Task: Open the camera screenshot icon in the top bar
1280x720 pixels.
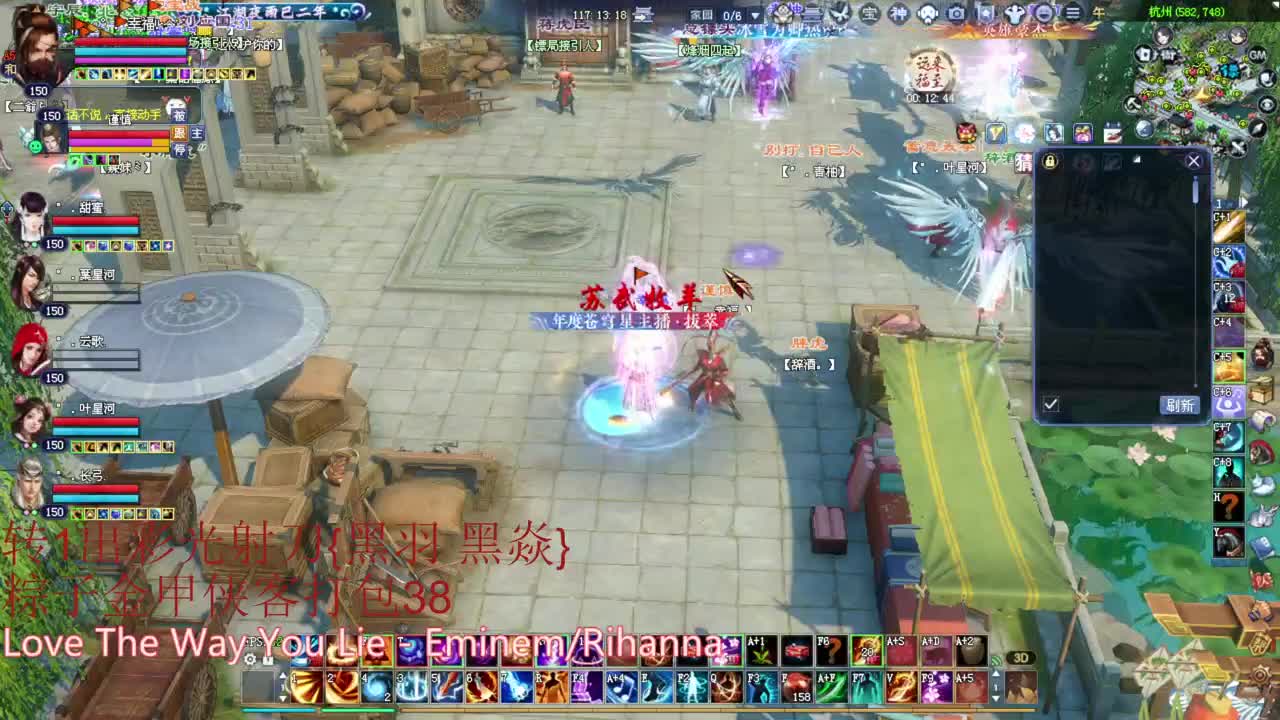Action: pyautogui.click(x=956, y=13)
